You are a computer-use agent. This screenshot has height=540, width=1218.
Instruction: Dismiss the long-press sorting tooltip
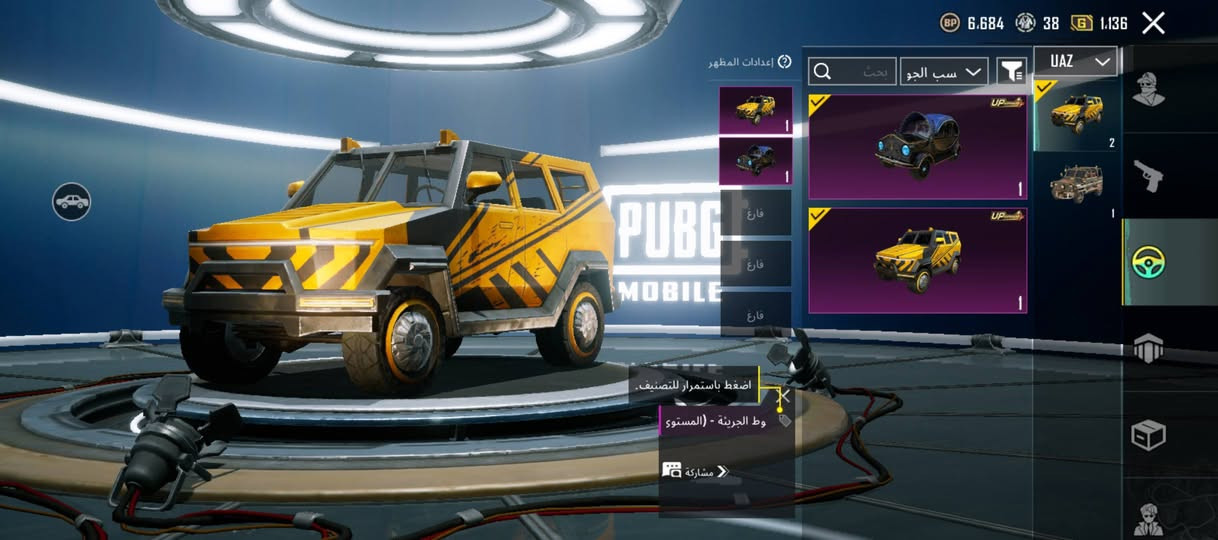coord(785,397)
